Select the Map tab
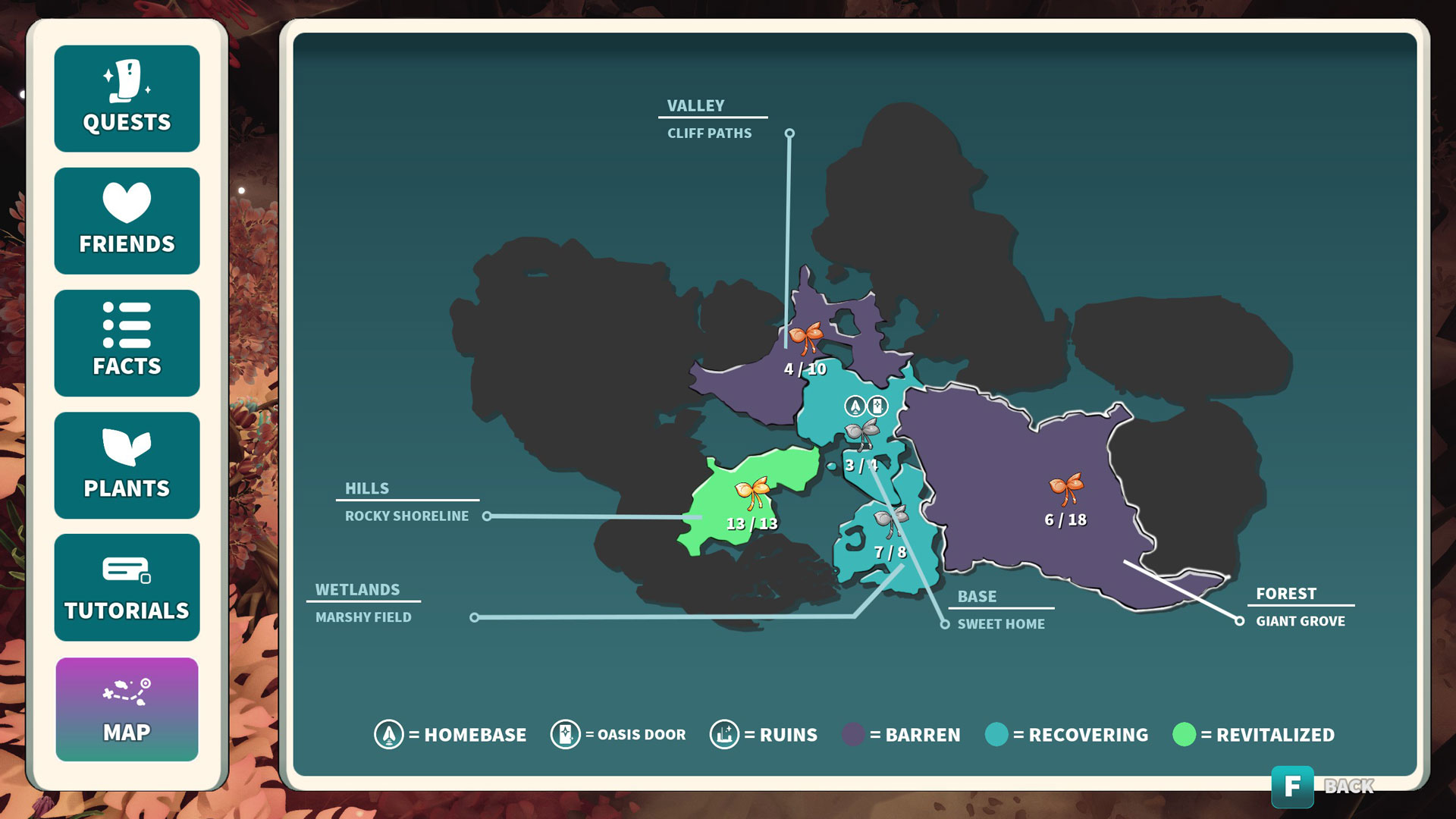The image size is (1456, 819). [x=127, y=709]
